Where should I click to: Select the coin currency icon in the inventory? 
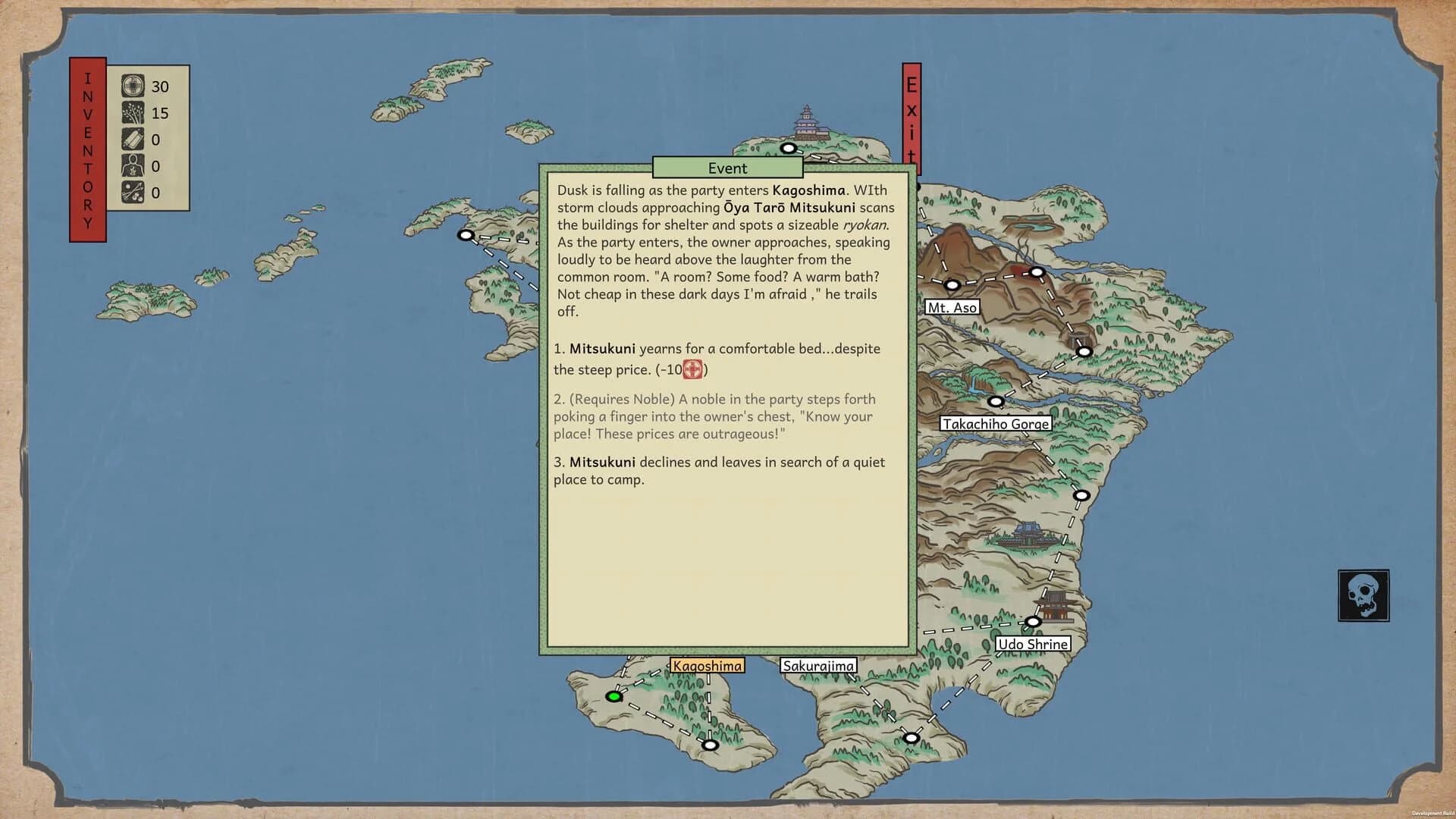(132, 86)
